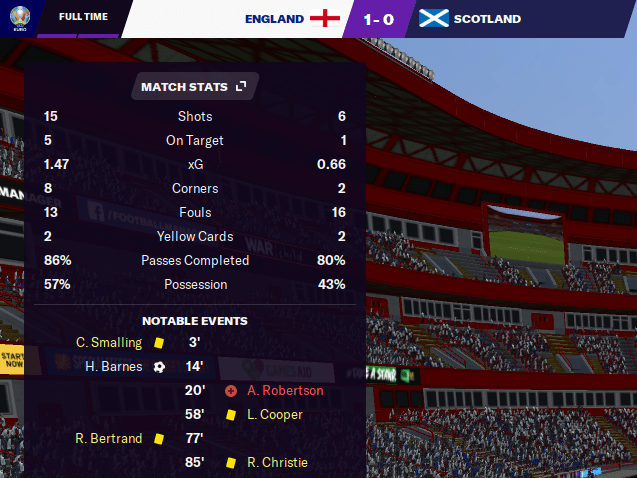The image size is (637, 478).
Task: Expand the Match Stats panel
Action: pyautogui.click(x=240, y=87)
